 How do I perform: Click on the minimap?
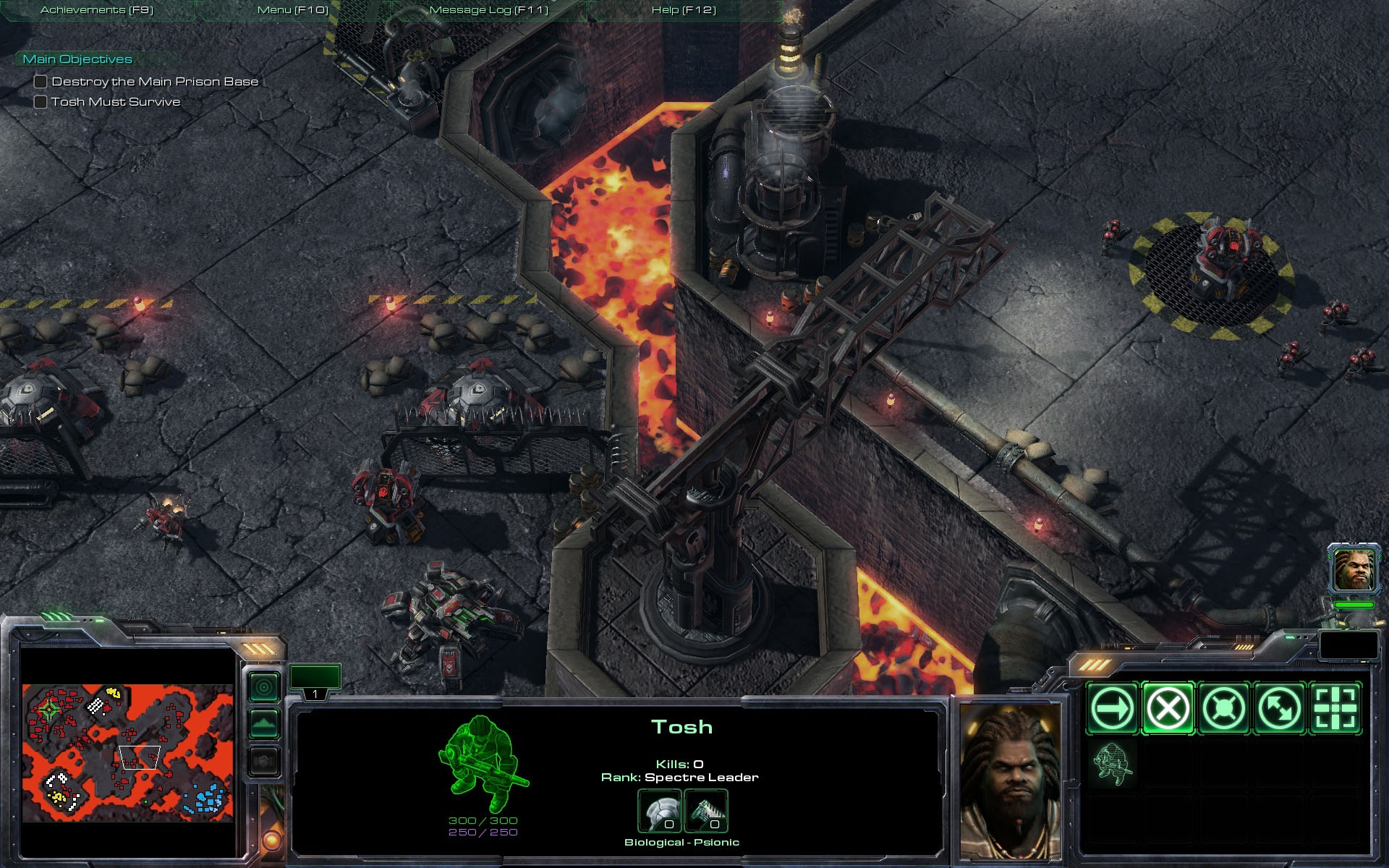[x=127, y=752]
